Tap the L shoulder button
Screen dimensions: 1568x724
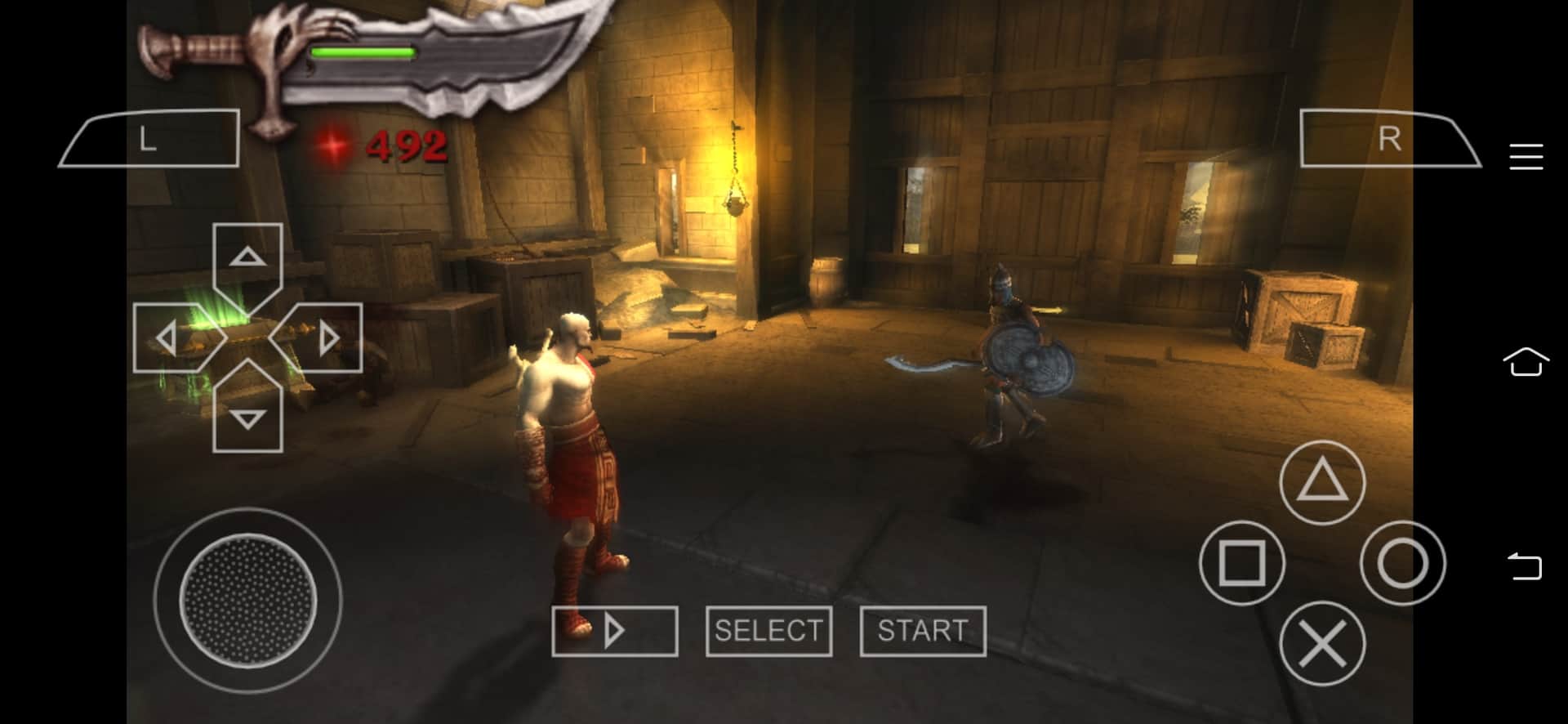tap(149, 139)
